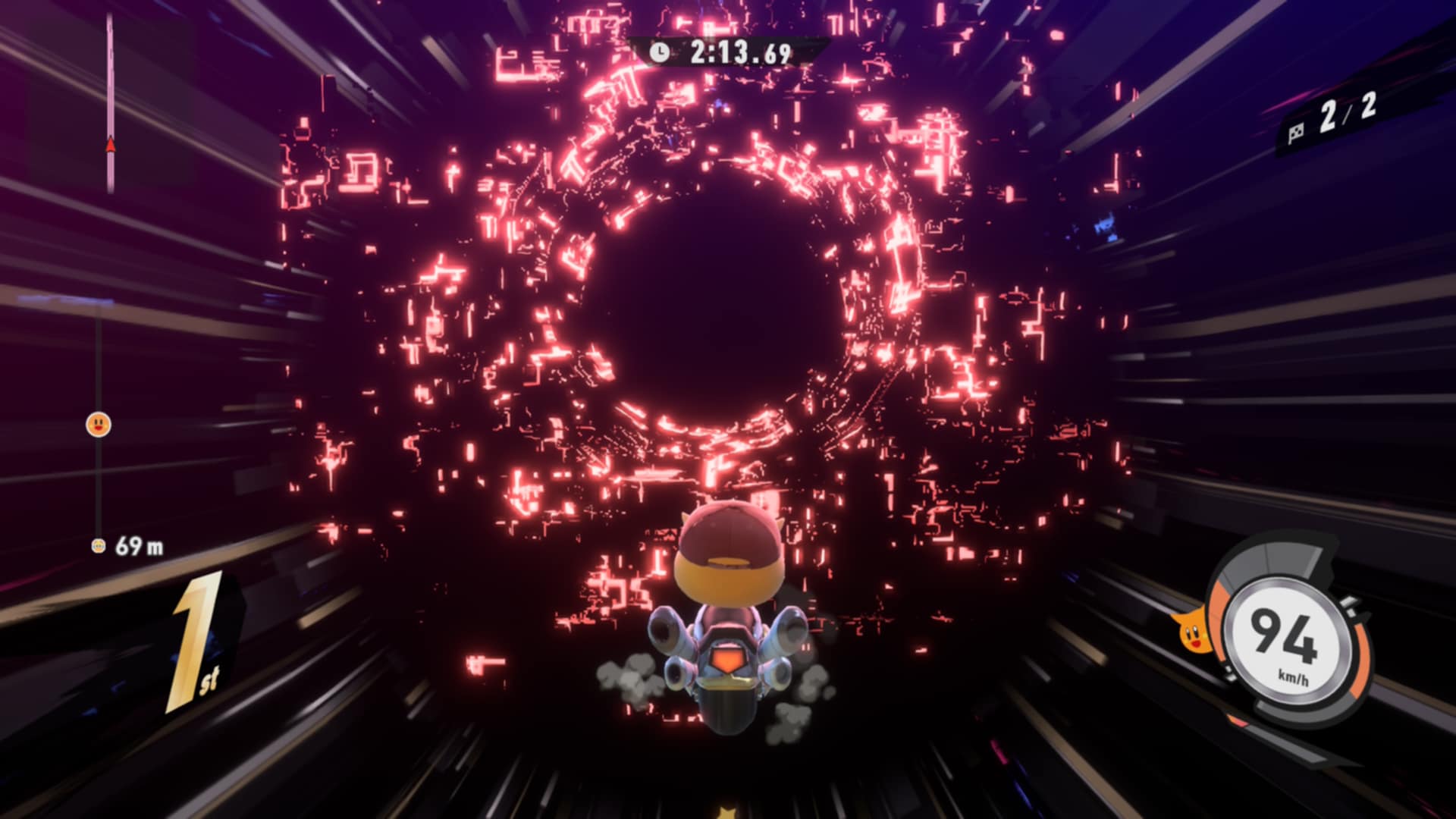Click the star face icon beside the speedometer
The width and height of the screenshot is (1456, 819).
(x=1192, y=634)
